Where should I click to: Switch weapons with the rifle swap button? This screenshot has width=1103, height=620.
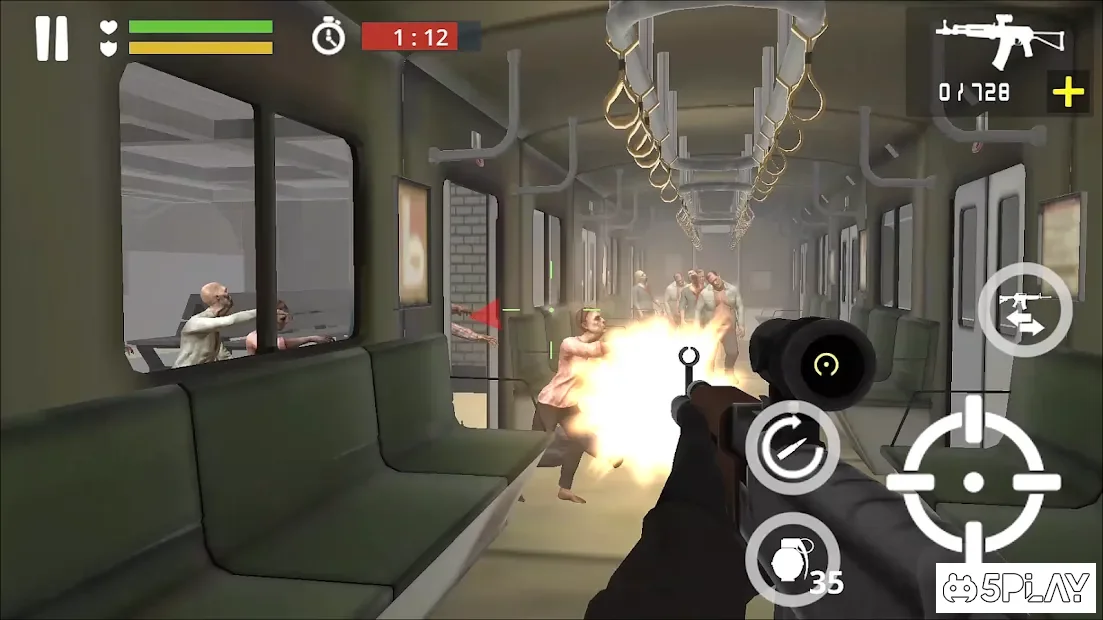tap(1025, 311)
